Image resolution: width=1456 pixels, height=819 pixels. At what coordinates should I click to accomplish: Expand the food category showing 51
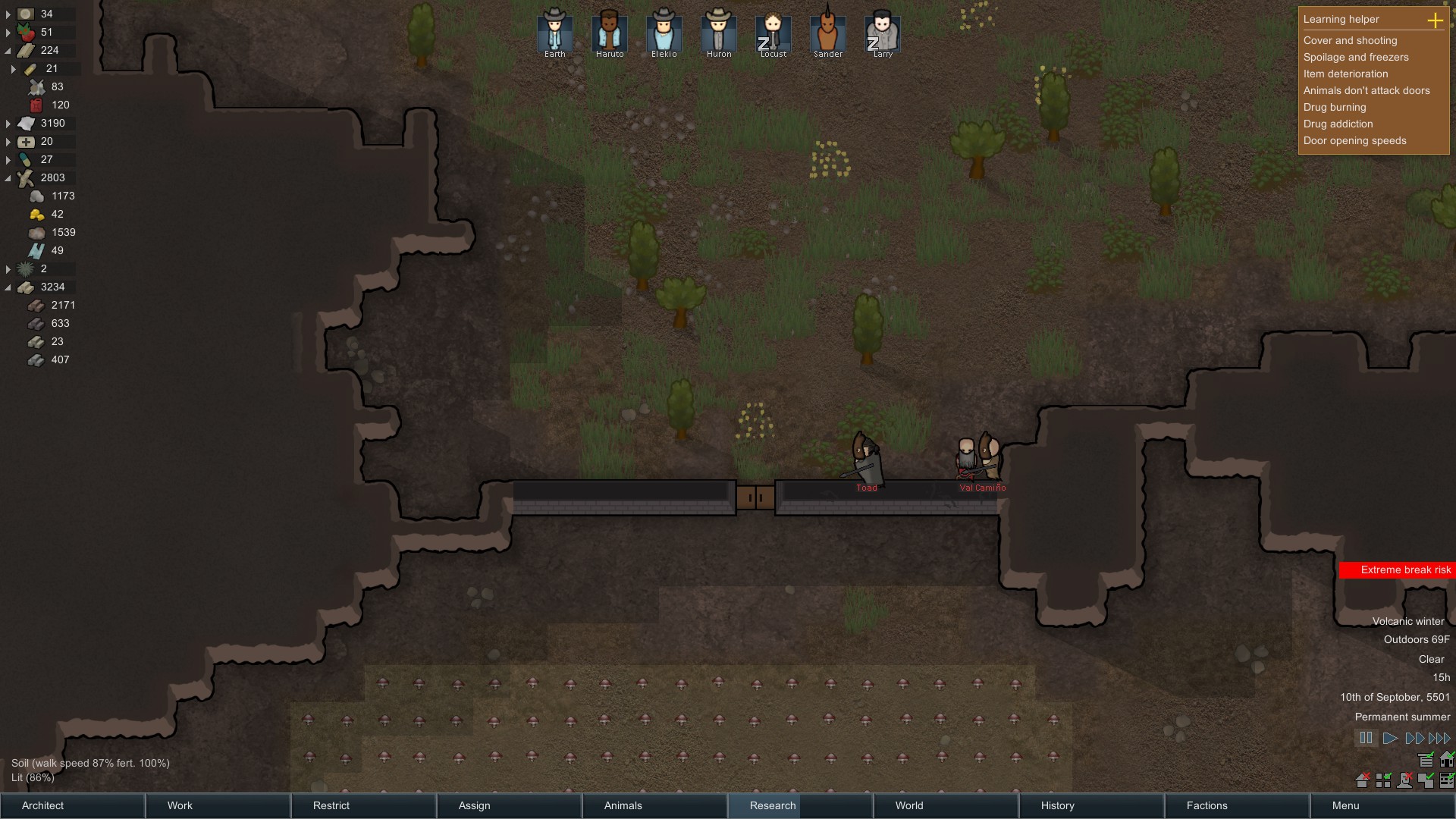[x=8, y=33]
